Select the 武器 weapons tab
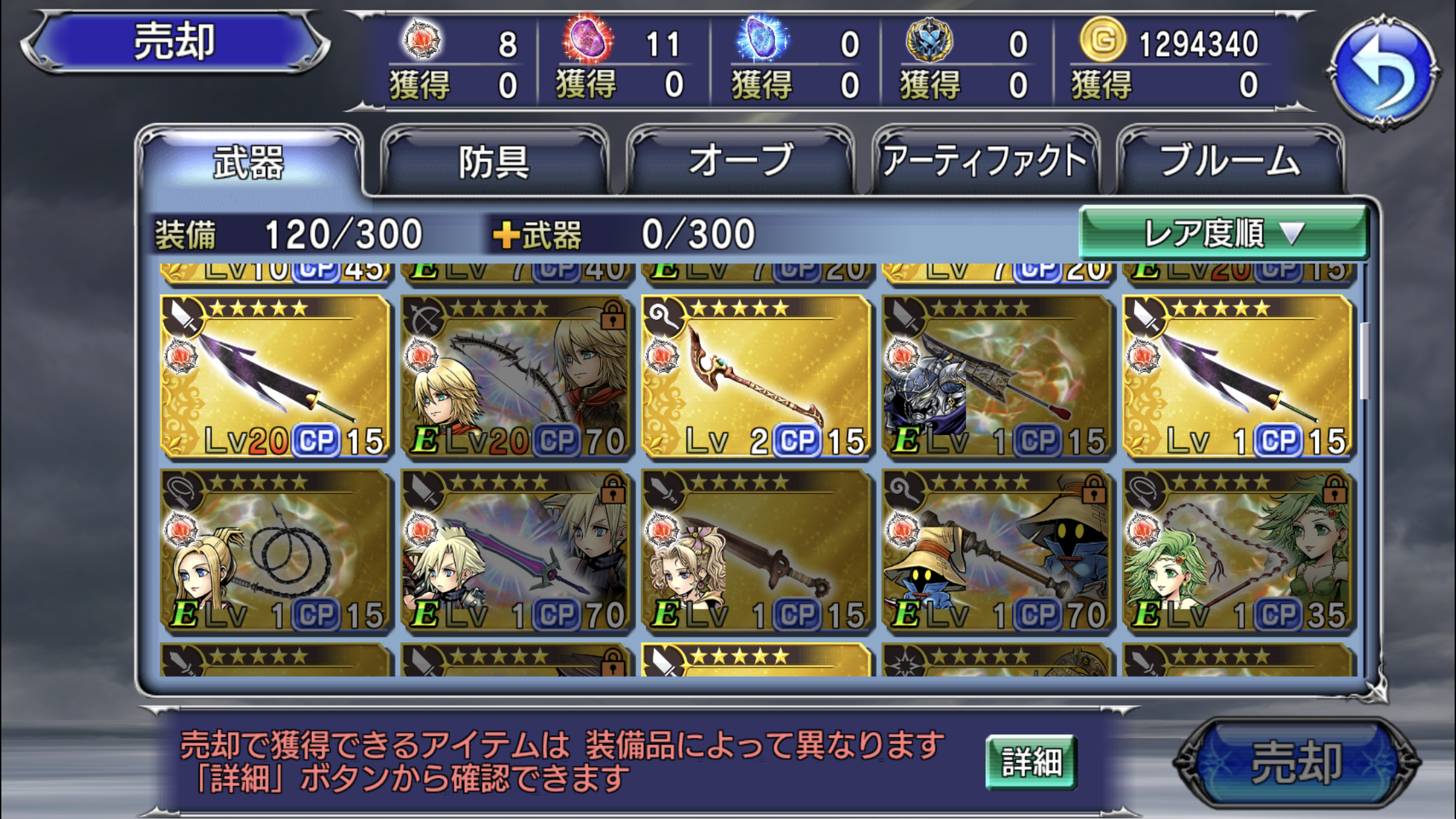1456x819 pixels. pyautogui.click(x=249, y=162)
